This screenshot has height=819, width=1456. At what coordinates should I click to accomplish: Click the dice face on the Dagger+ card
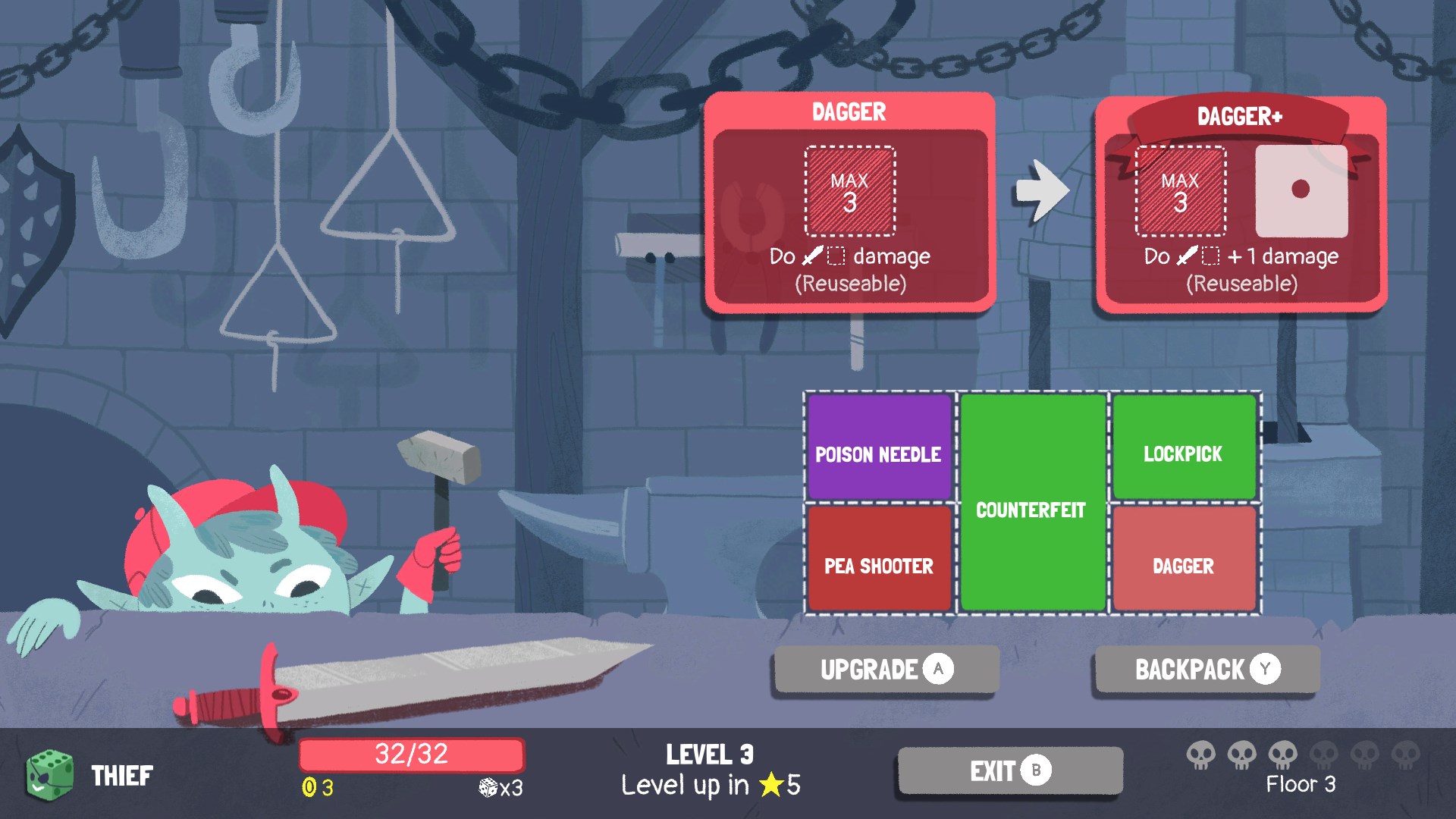click(1301, 191)
